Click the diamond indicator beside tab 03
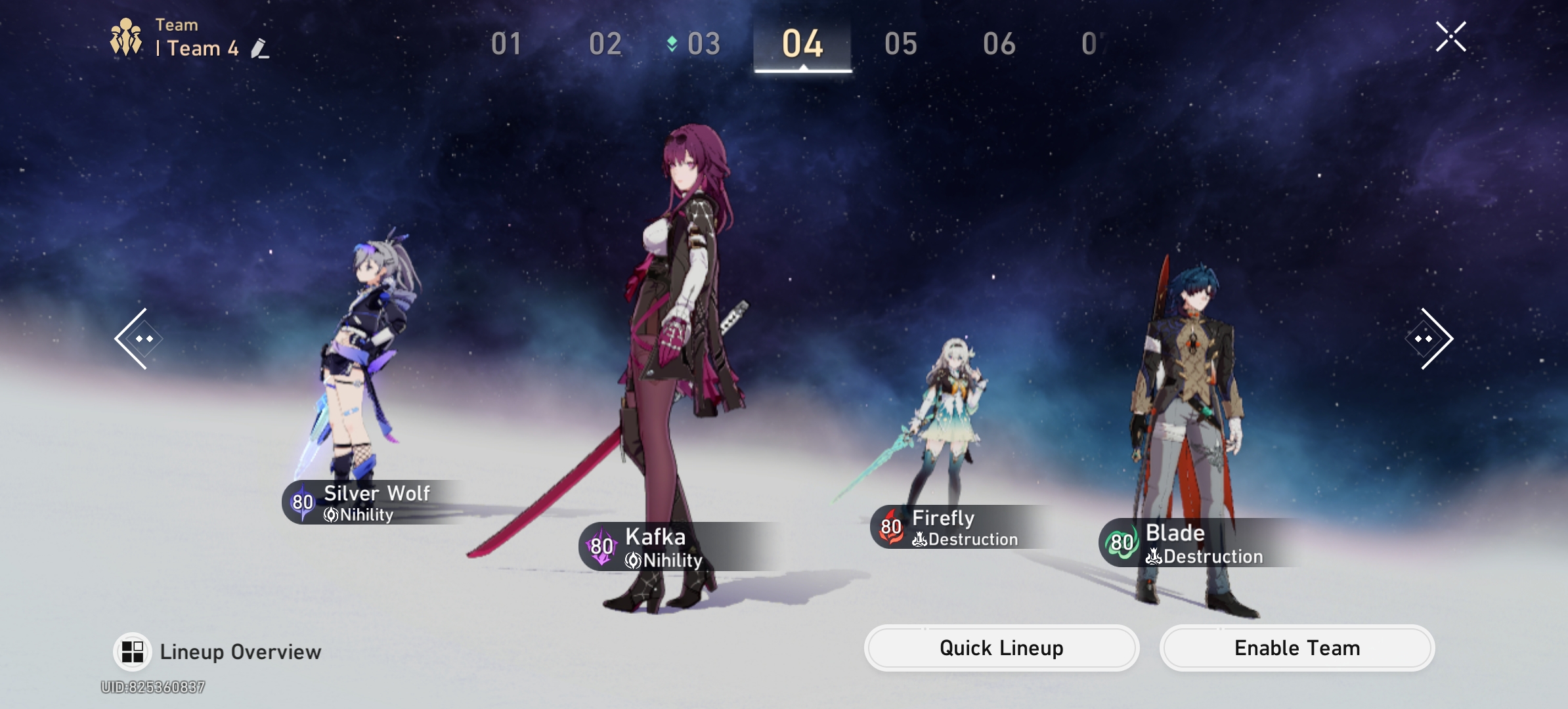The image size is (1568, 709). pyautogui.click(x=671, y=43)
